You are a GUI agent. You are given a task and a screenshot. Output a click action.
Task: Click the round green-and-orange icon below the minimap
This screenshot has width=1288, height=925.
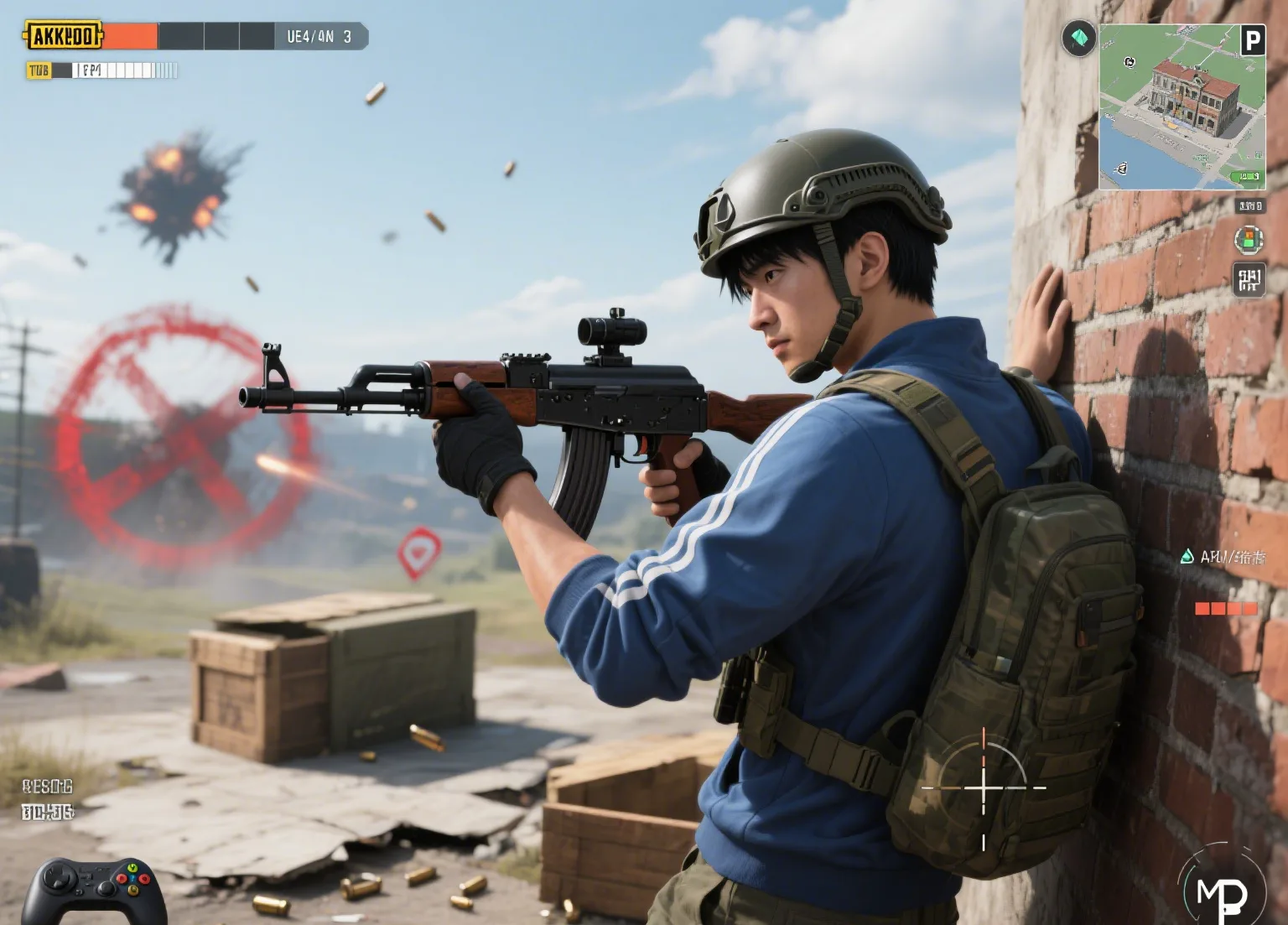tap(1249, 240)
